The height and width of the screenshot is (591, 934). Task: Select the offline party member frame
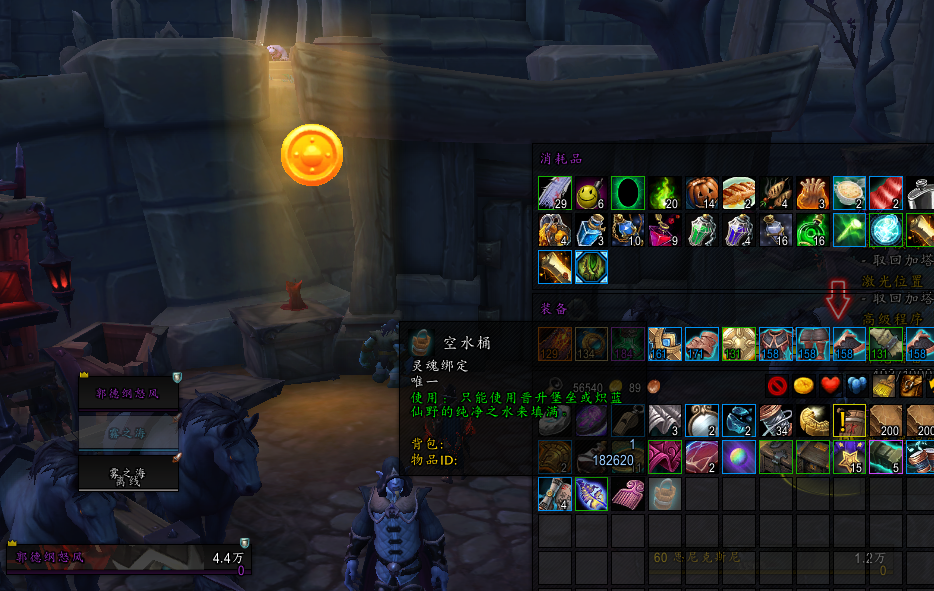pos(129,474)
